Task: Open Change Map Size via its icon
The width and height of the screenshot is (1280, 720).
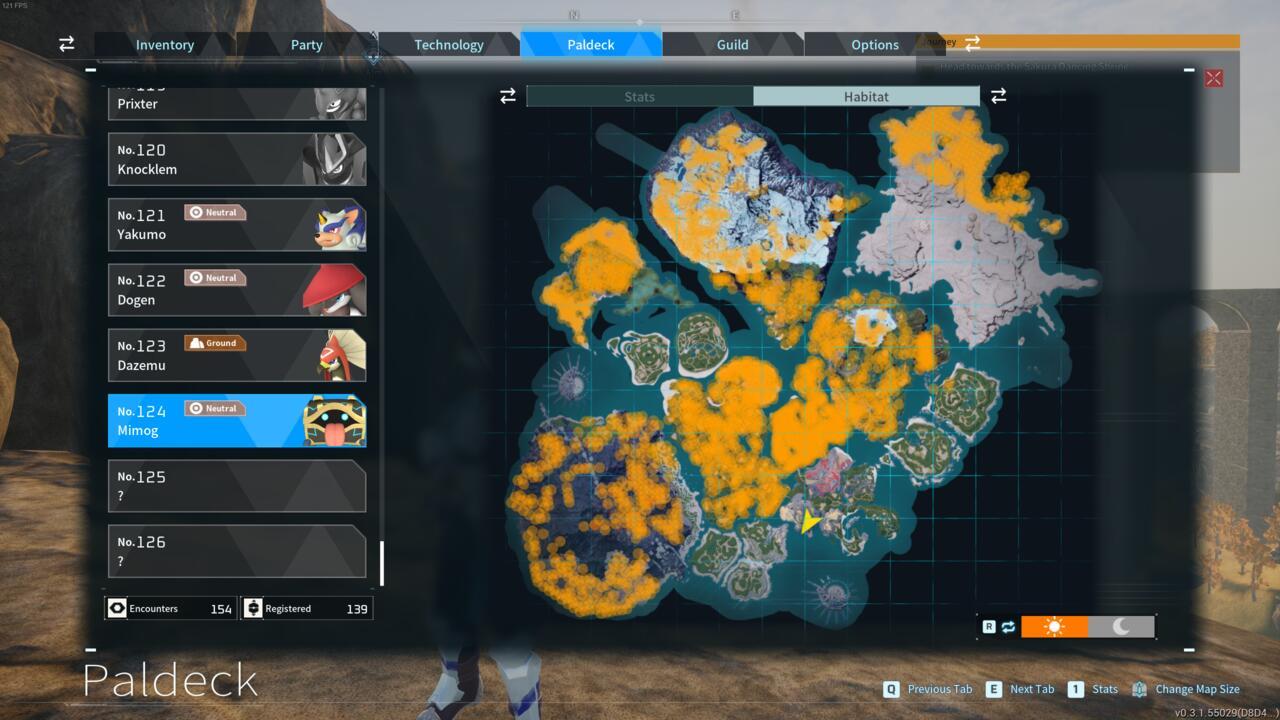Action: pyautogui.click(x=1138, y=689)
